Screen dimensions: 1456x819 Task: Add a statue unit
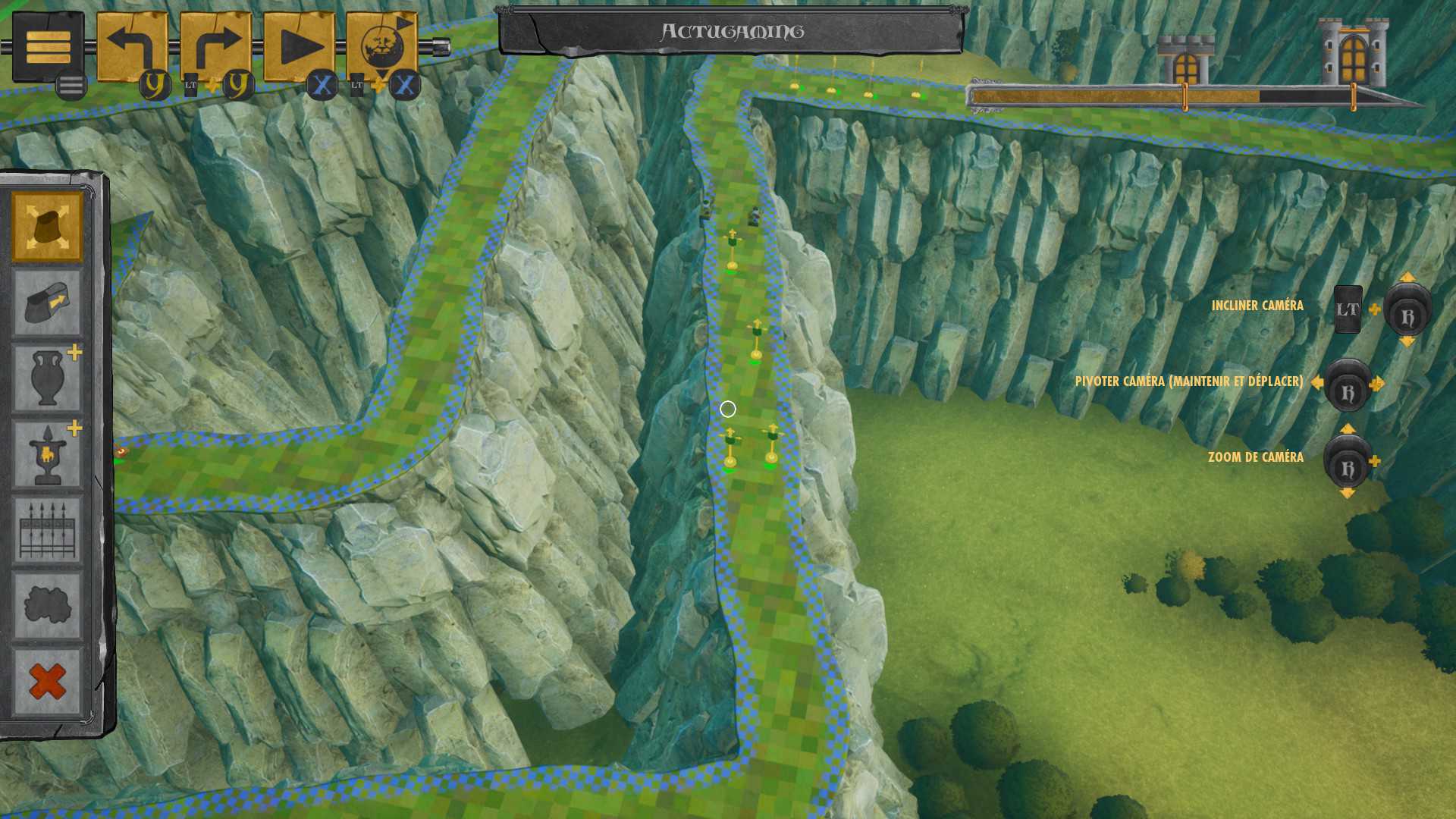pyautogui.click(x=47, y=454)
